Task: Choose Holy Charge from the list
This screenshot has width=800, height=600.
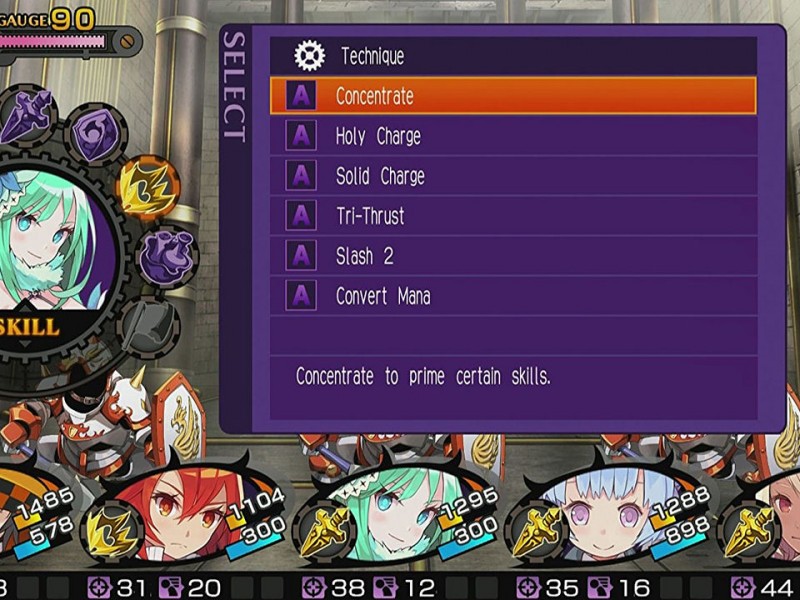Action: [512, 136]
